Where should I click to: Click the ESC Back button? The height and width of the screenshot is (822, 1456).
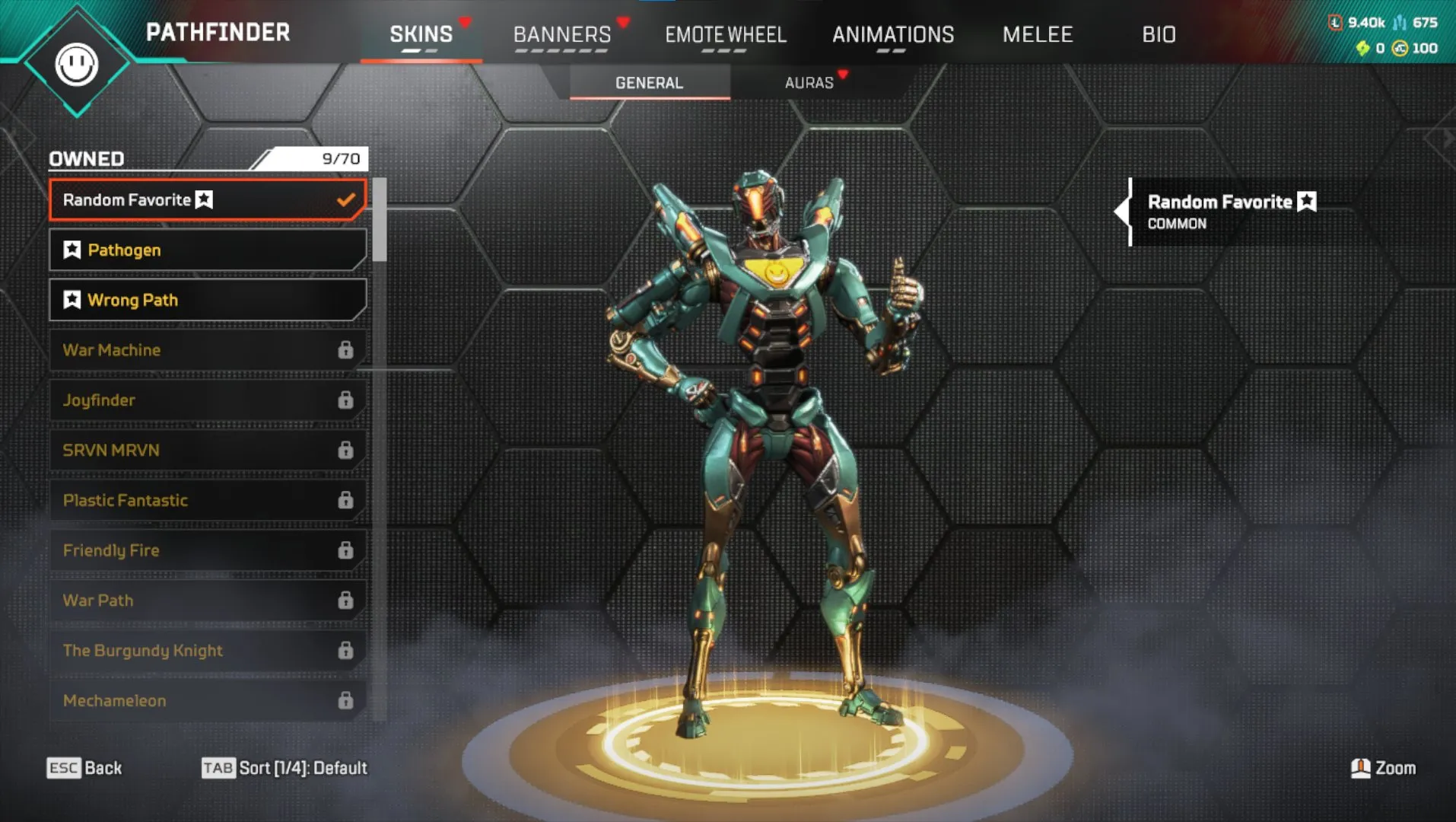tap(84, 768)
